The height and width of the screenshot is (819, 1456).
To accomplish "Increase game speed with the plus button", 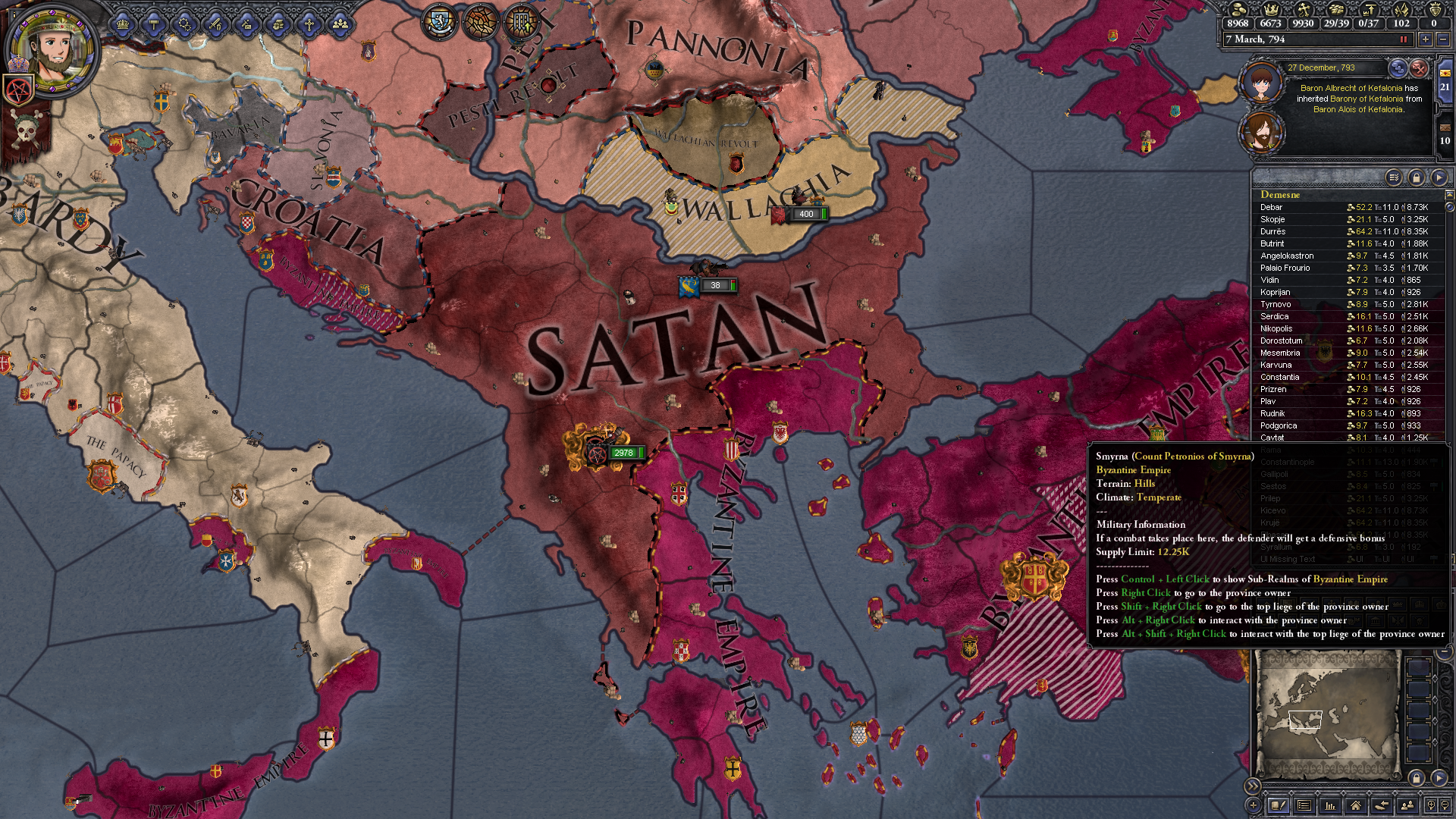I will [1426, 39].
